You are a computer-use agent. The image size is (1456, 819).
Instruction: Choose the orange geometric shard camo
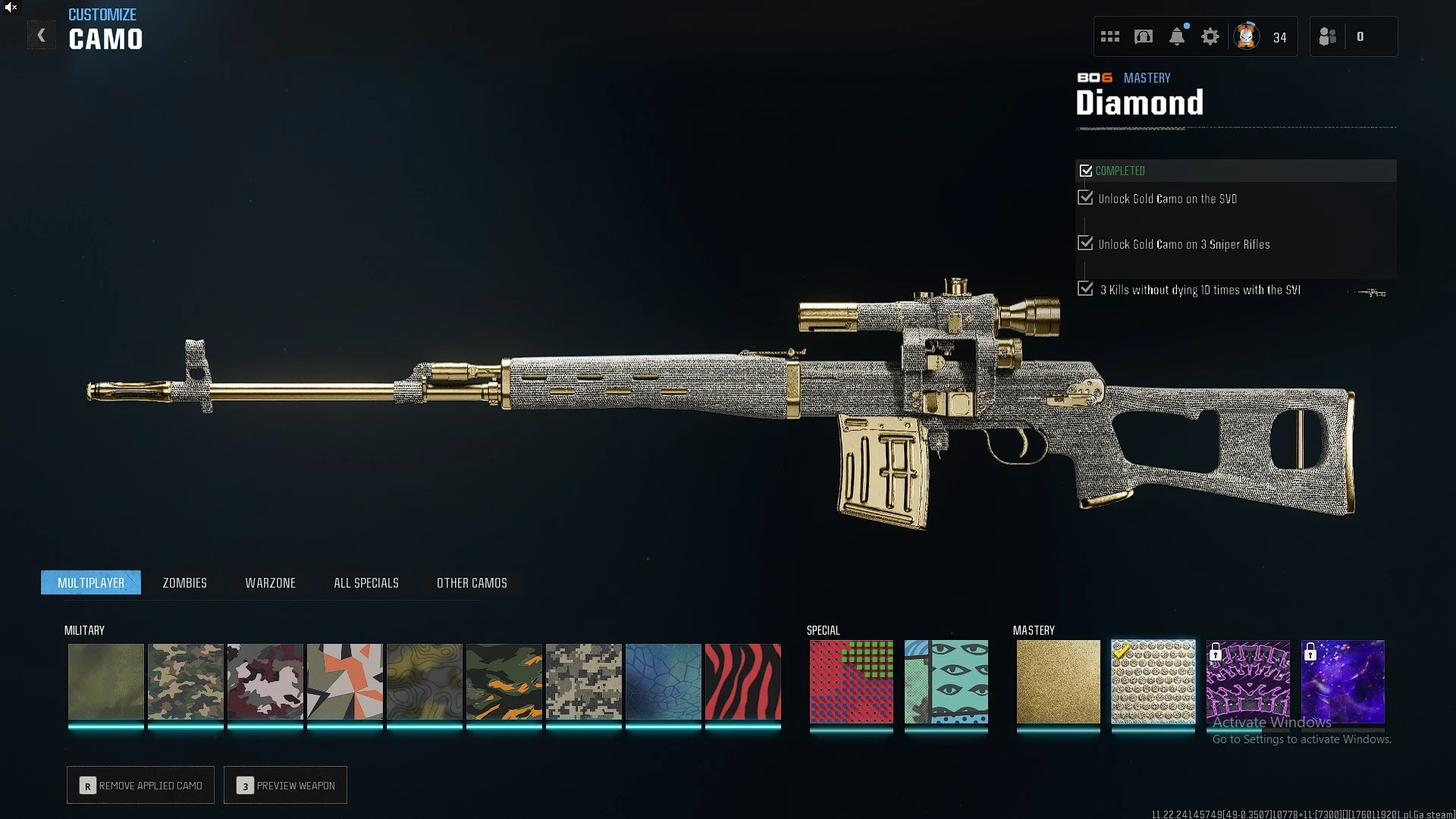(x=344, y=681)
